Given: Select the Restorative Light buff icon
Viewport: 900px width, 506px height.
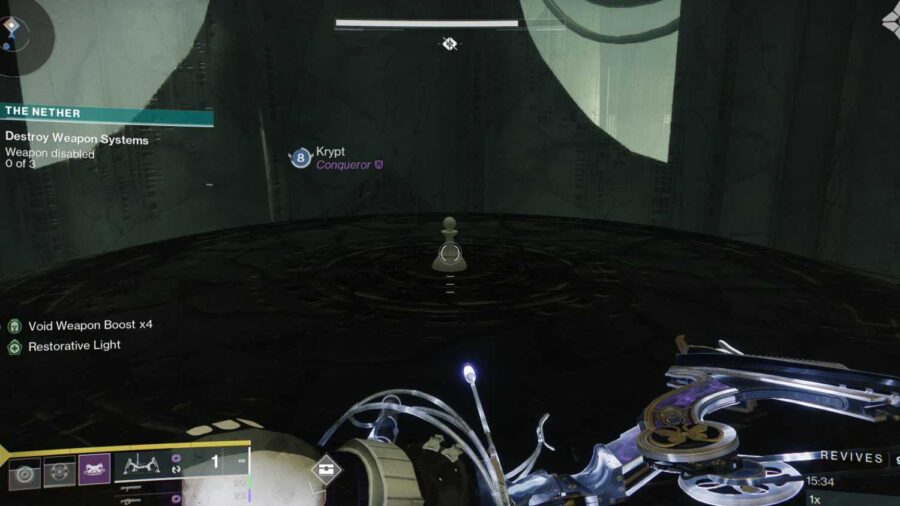Looking at the screenshot, I should (15, 346).
